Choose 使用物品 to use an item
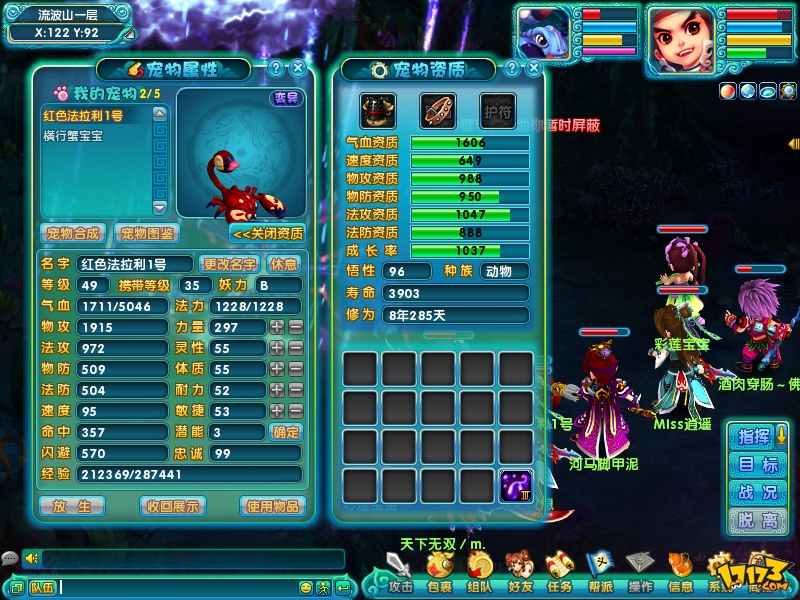This screenshot has width=800, height=600. coord(271,505)
